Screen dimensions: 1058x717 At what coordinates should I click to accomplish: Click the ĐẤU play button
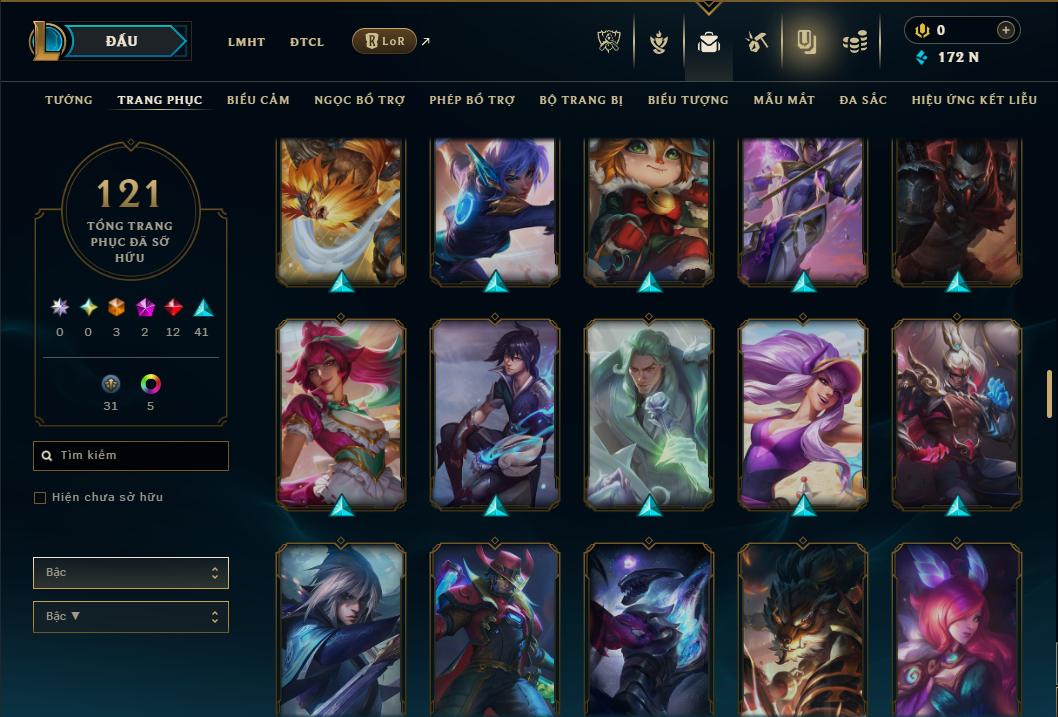point(122,41)
